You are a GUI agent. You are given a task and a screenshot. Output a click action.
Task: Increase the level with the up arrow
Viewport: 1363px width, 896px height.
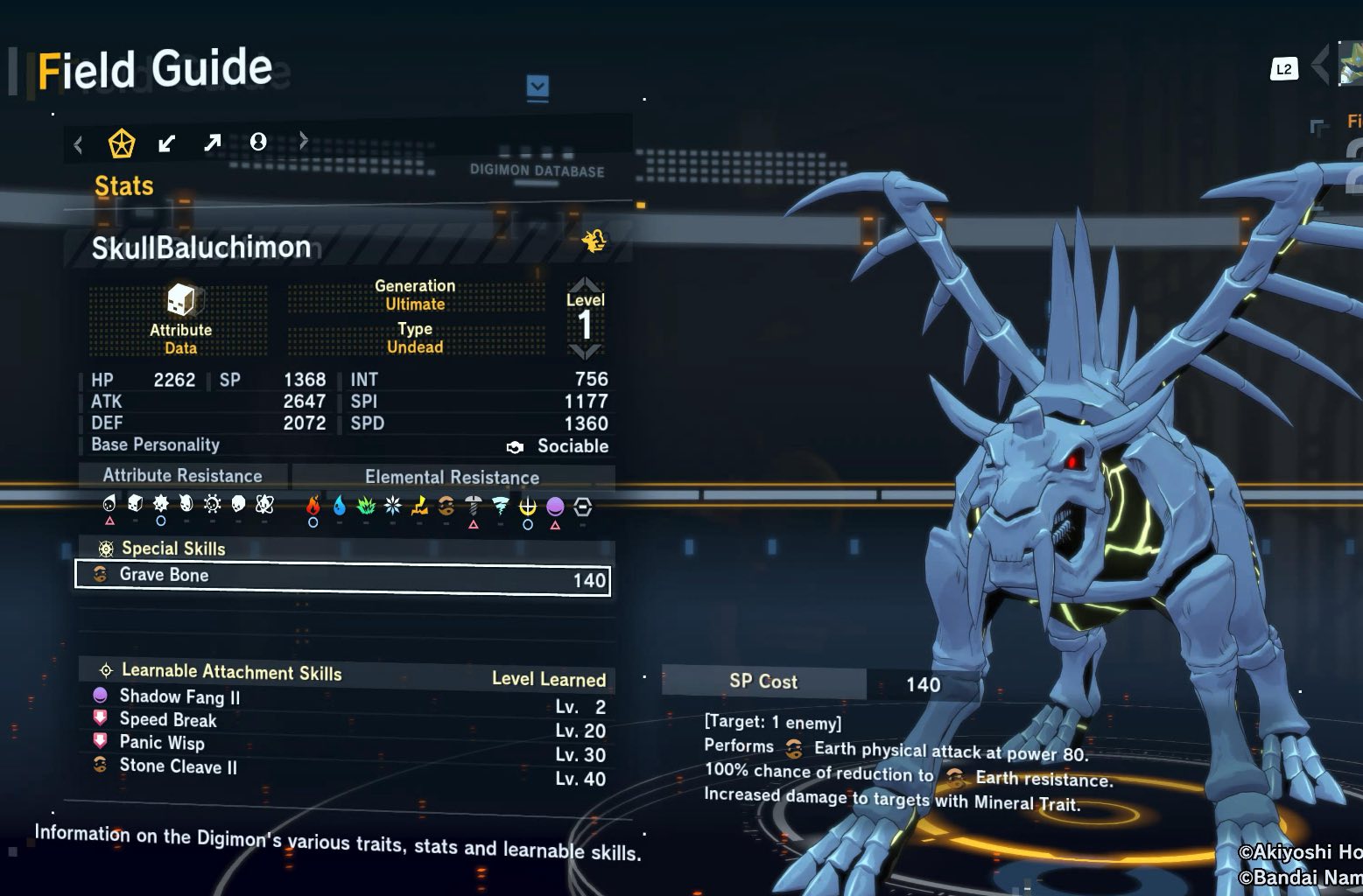point(584,285)
